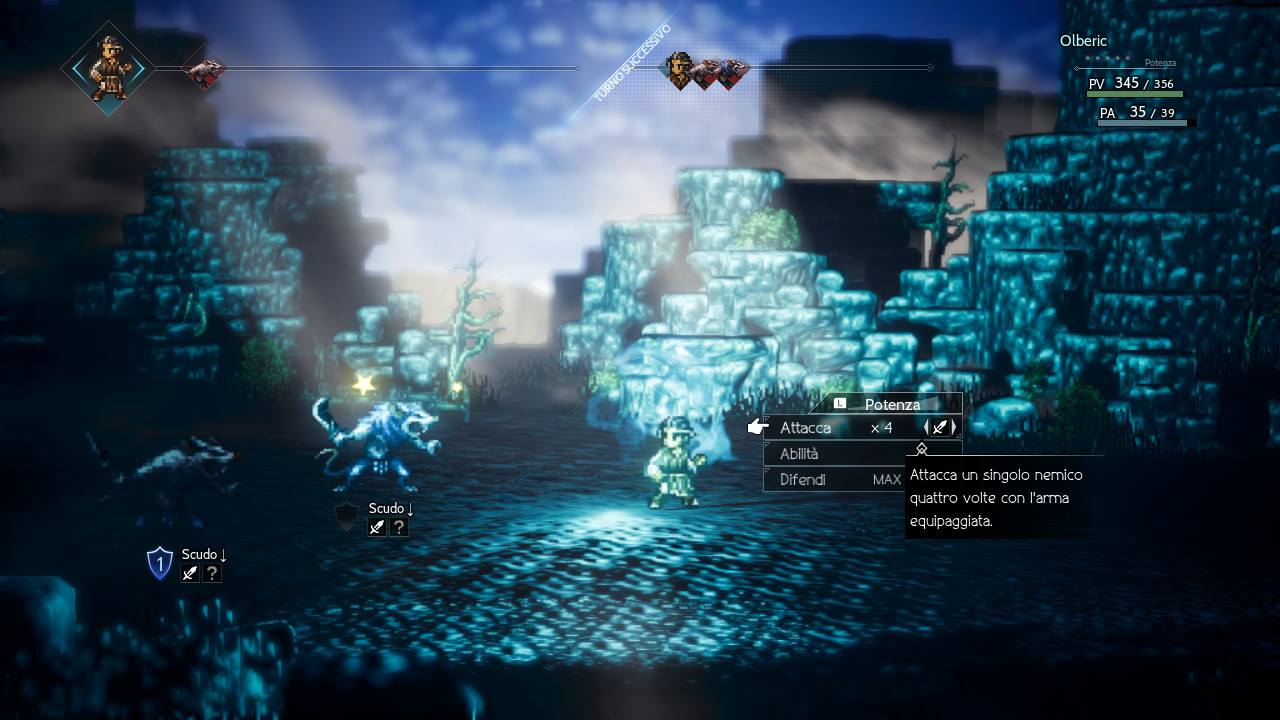The width and height of the screenshot is (1280, 720).
Task: Choose the Difendi command
Action: [803, 480]
